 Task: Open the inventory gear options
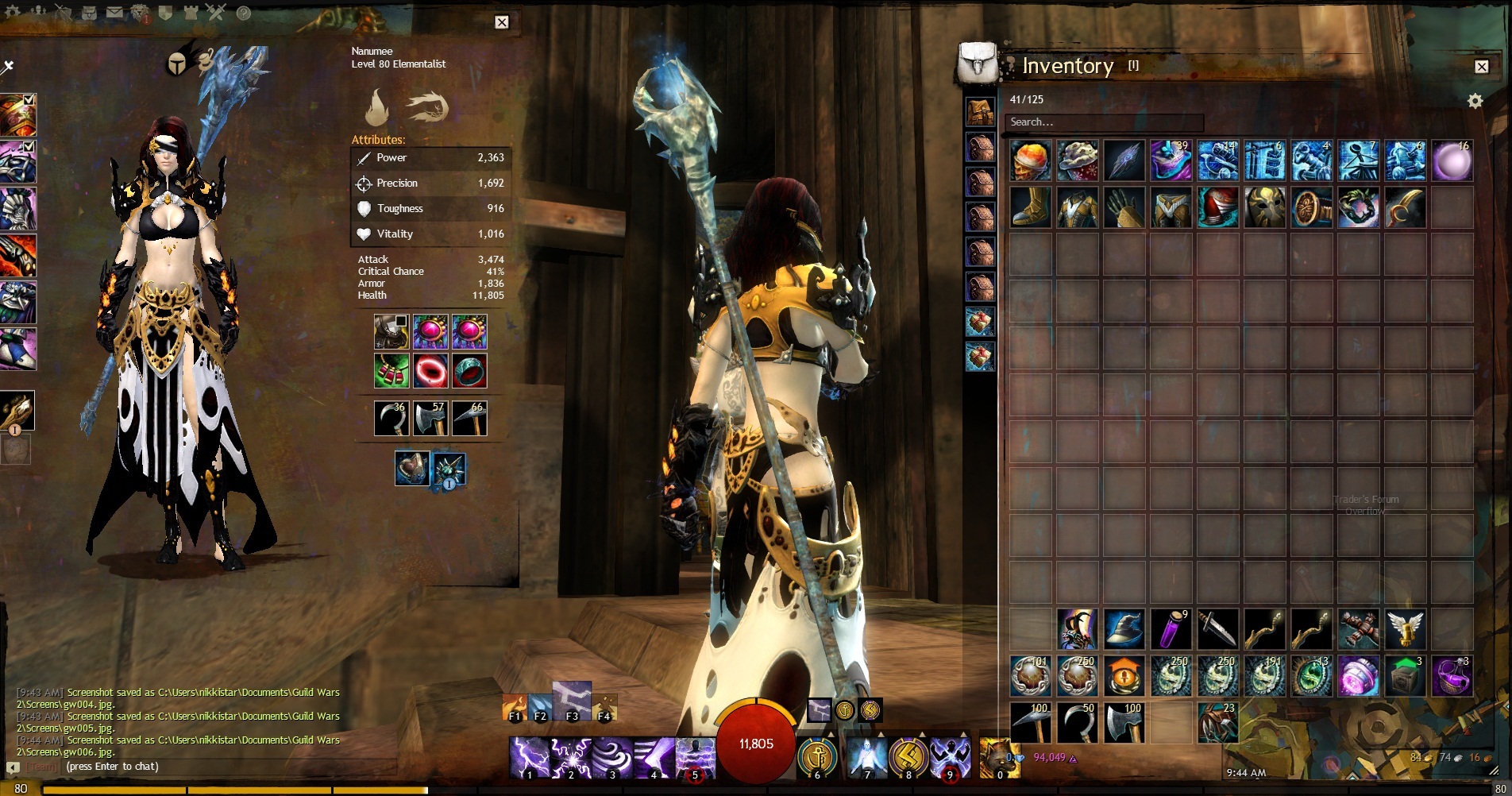tap(1475, 101)
